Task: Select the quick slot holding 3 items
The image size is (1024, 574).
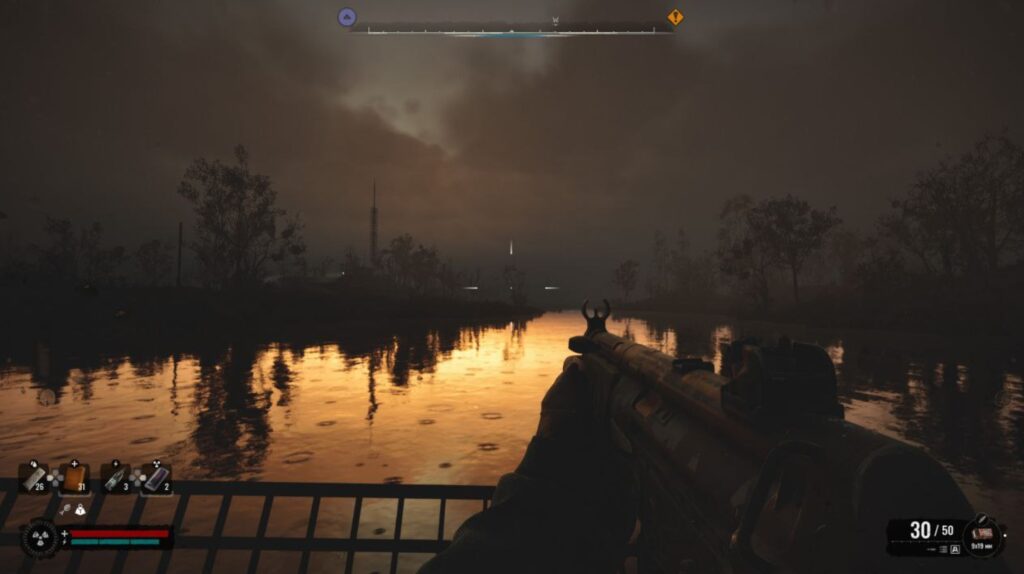Action: tap(115, 479)
